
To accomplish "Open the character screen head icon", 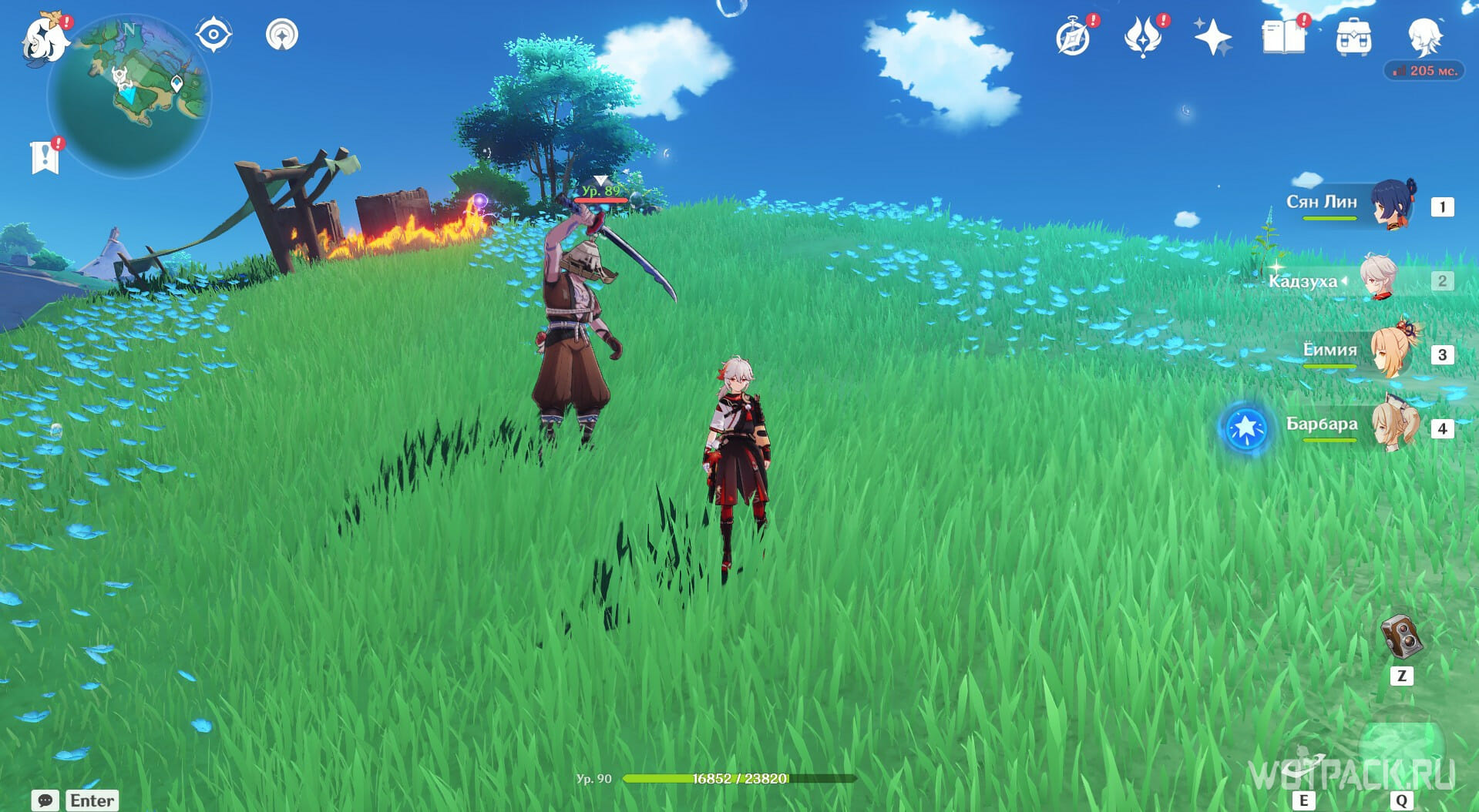I will click(1424, 35).
